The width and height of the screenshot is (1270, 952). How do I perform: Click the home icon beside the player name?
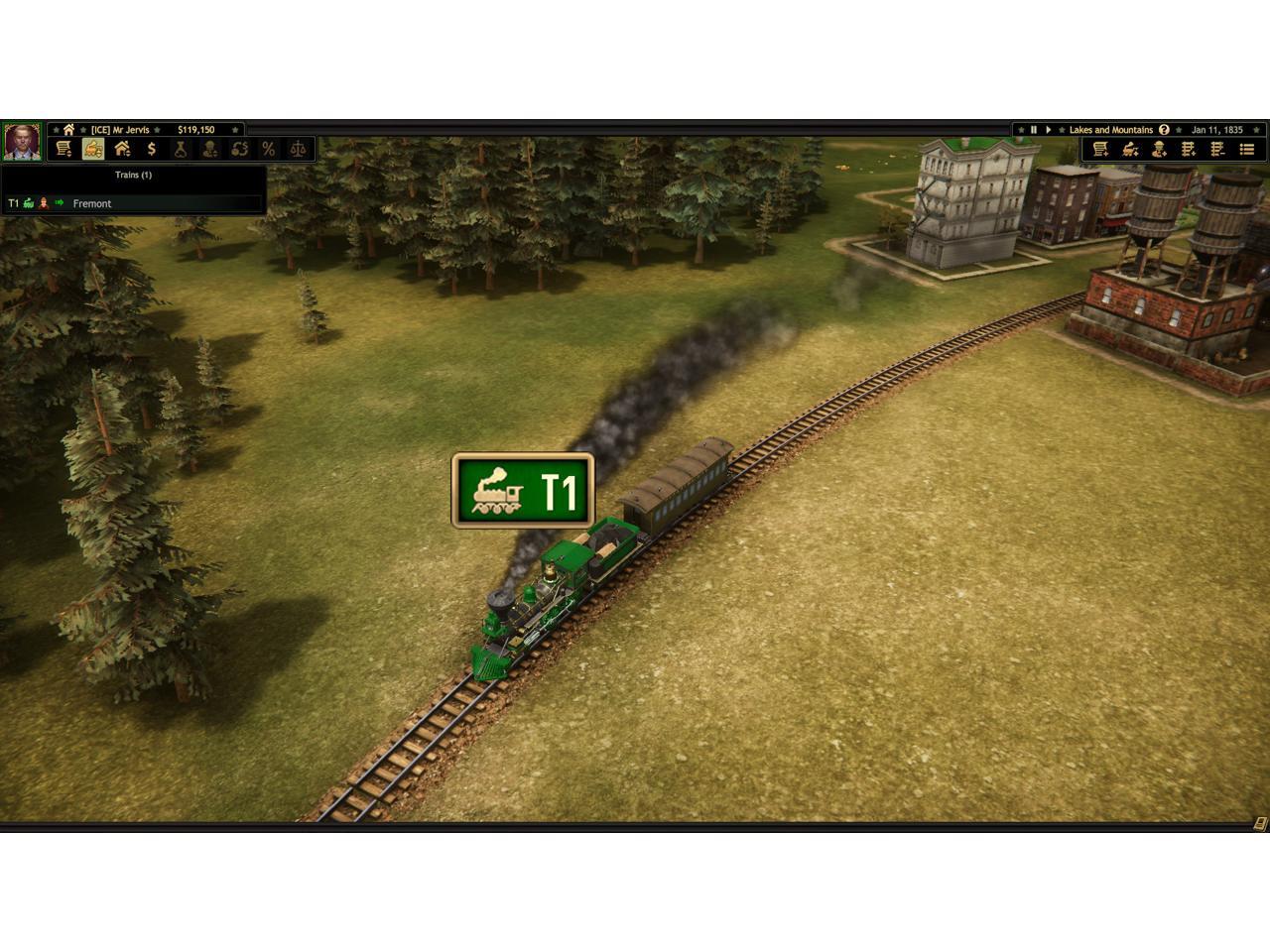68,130
